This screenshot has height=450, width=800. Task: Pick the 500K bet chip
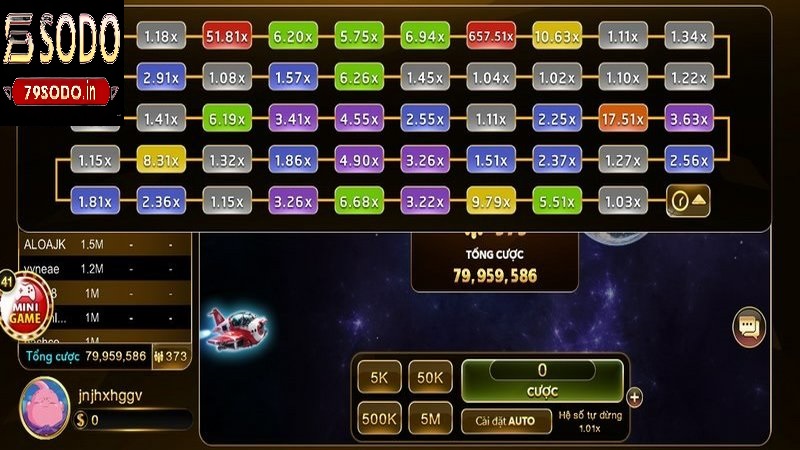(x=380, y=418)
